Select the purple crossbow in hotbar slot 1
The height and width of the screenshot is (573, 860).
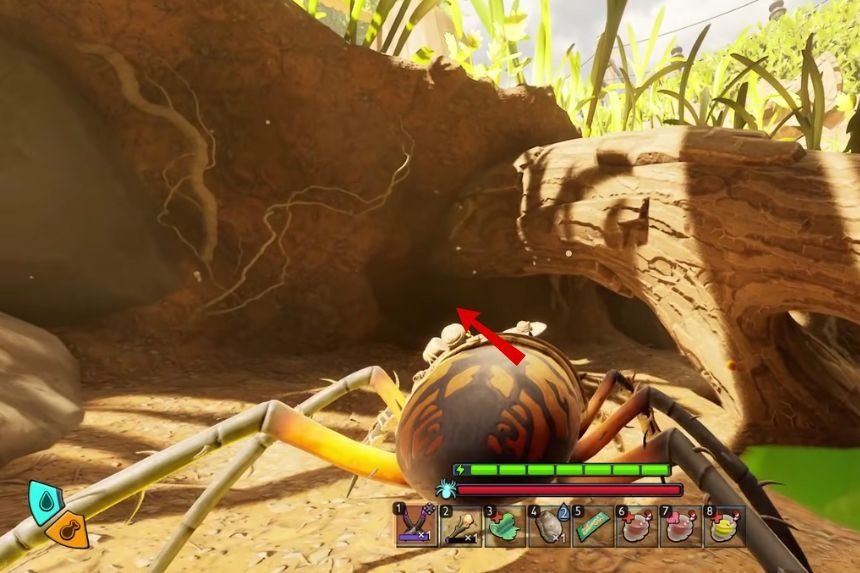coord(415,525)
